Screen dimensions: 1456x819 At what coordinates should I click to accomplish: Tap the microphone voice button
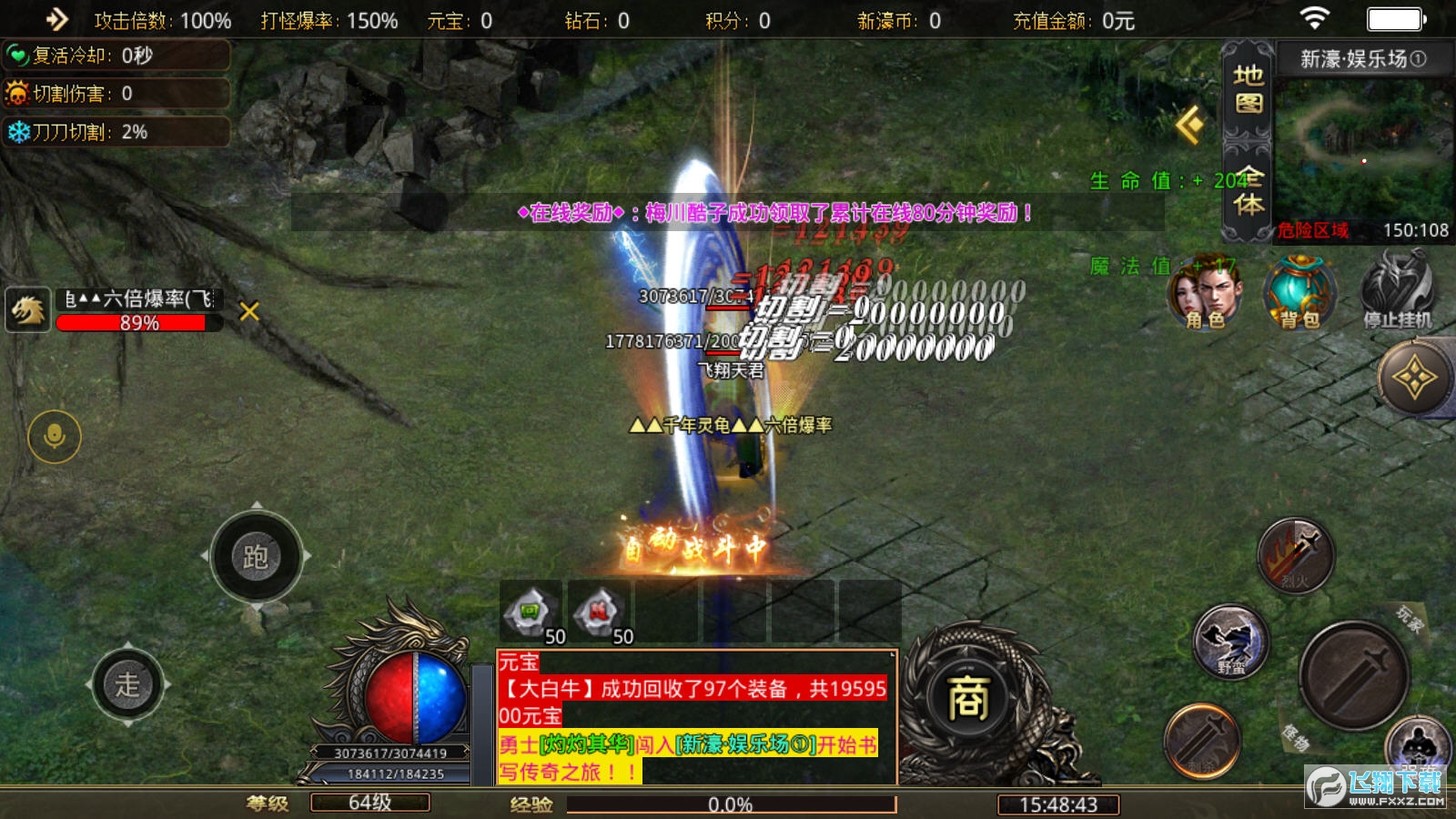tap(55, 437)
